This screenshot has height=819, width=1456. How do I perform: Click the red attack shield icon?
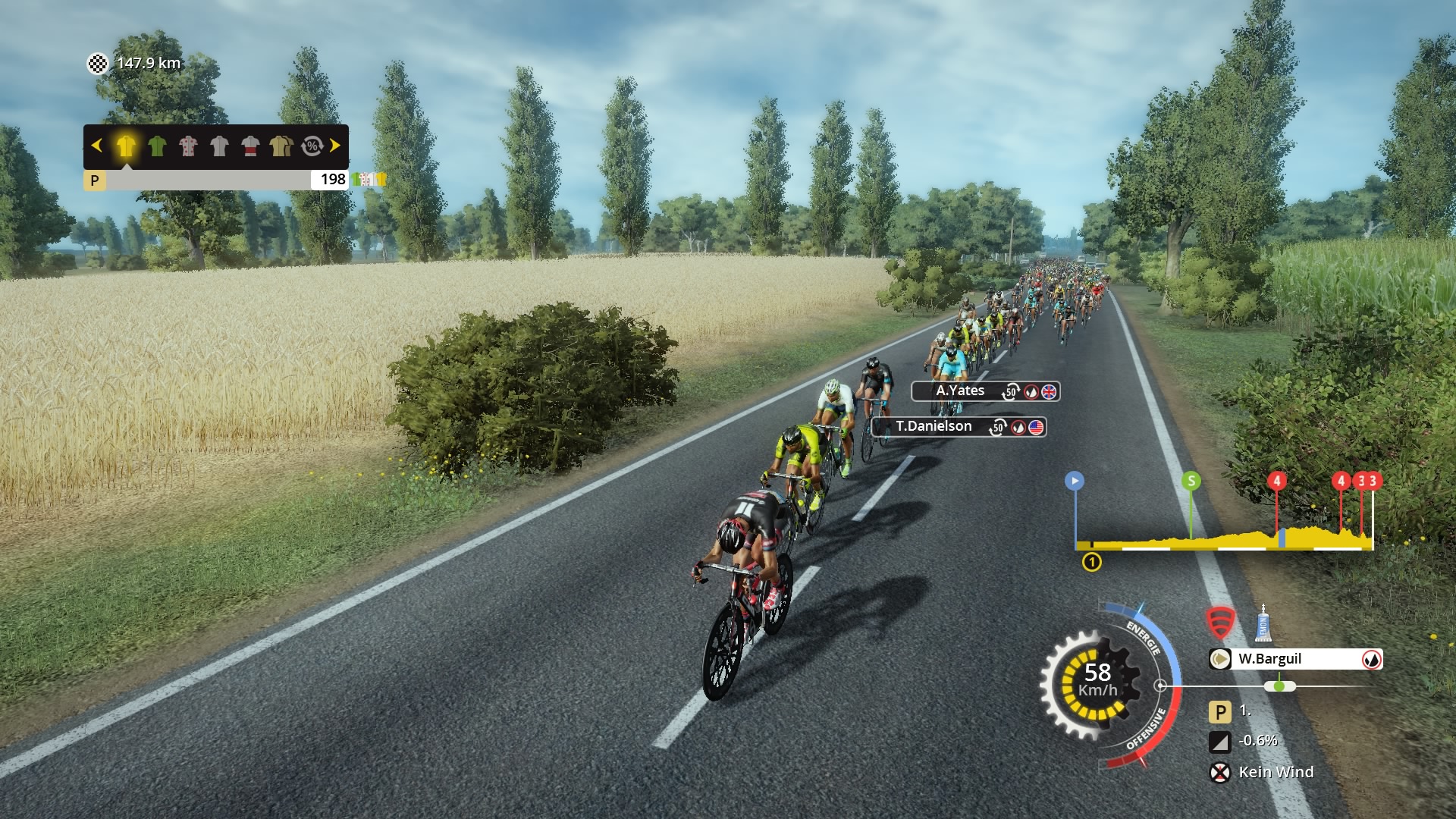coord(1222,621)
